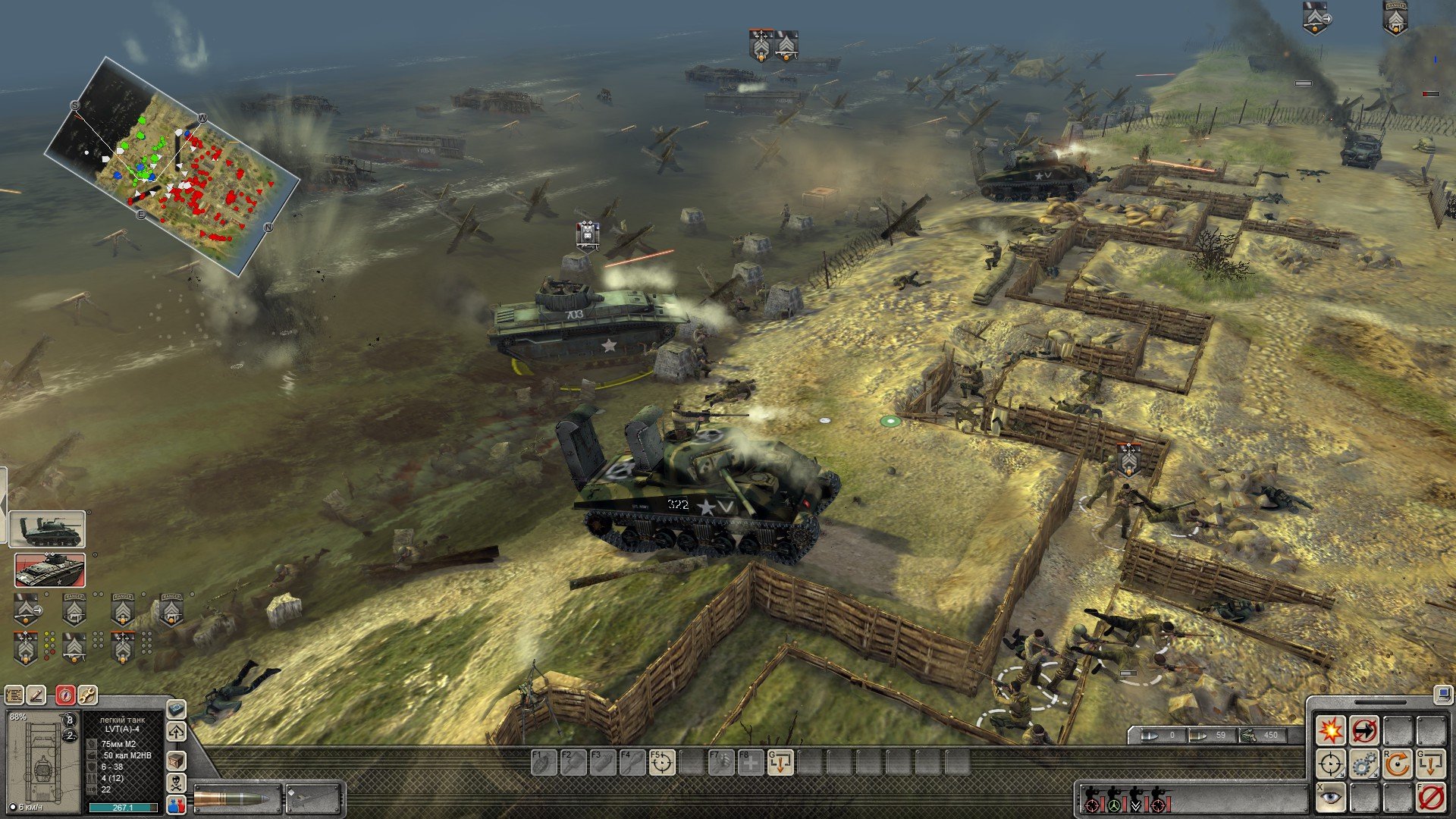Viewport: 1456px width, 819px height.
Task: Activate the explosion attack command
Action: point(1330,731)
